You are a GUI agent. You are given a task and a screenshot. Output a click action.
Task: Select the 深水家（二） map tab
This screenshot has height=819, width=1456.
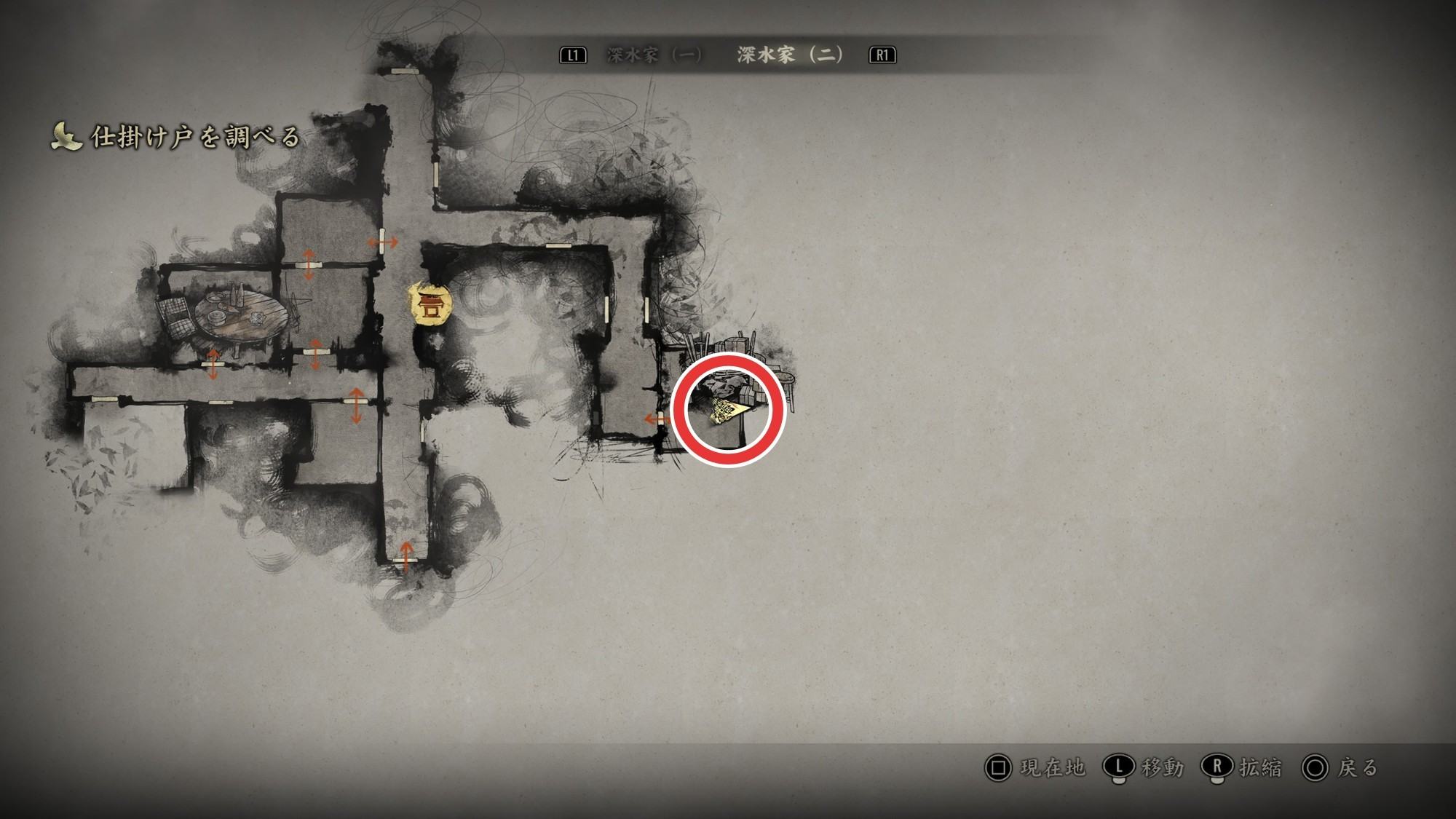point(790,55)
